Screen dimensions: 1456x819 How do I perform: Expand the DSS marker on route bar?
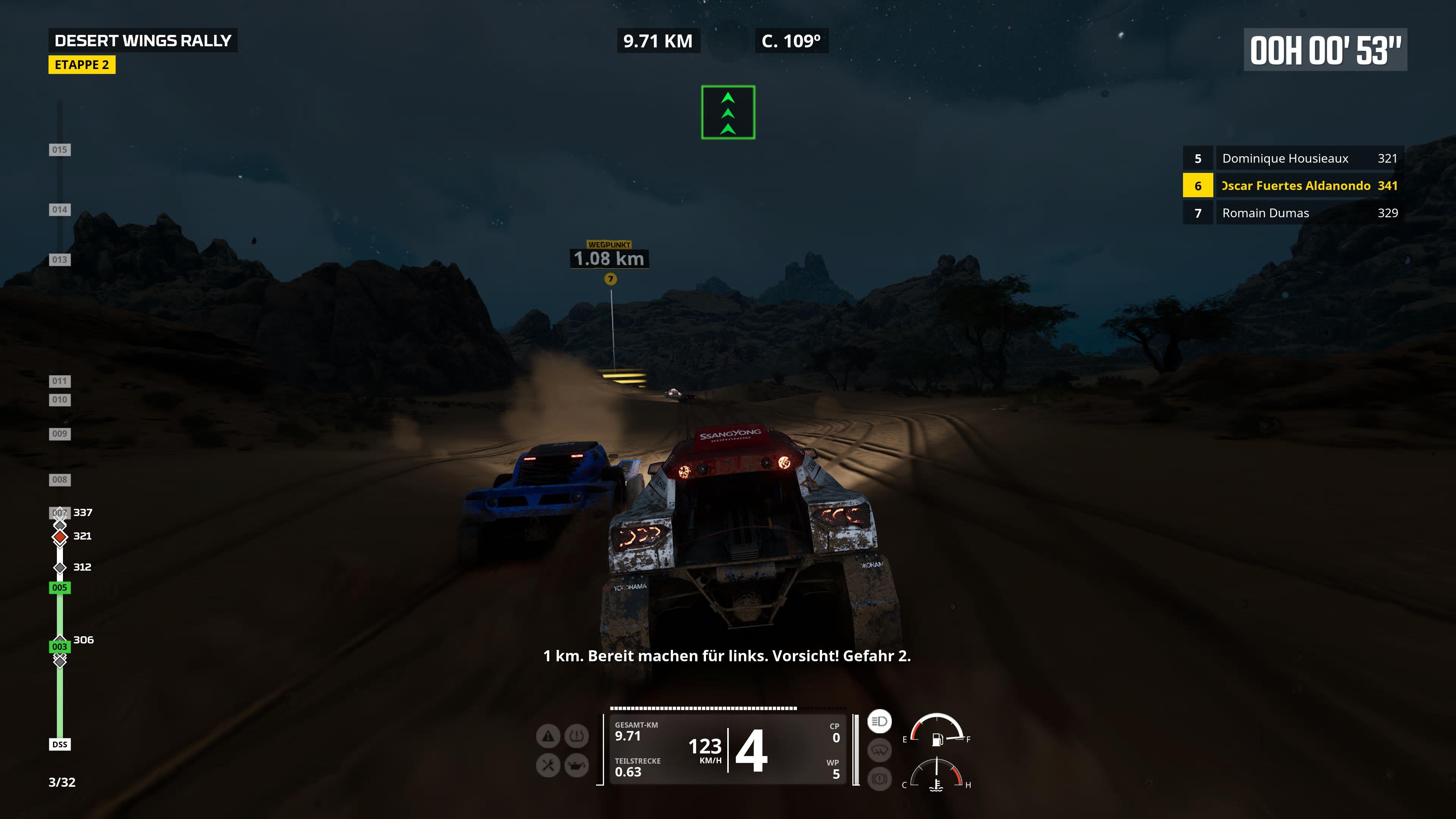(x=60, y=744)
